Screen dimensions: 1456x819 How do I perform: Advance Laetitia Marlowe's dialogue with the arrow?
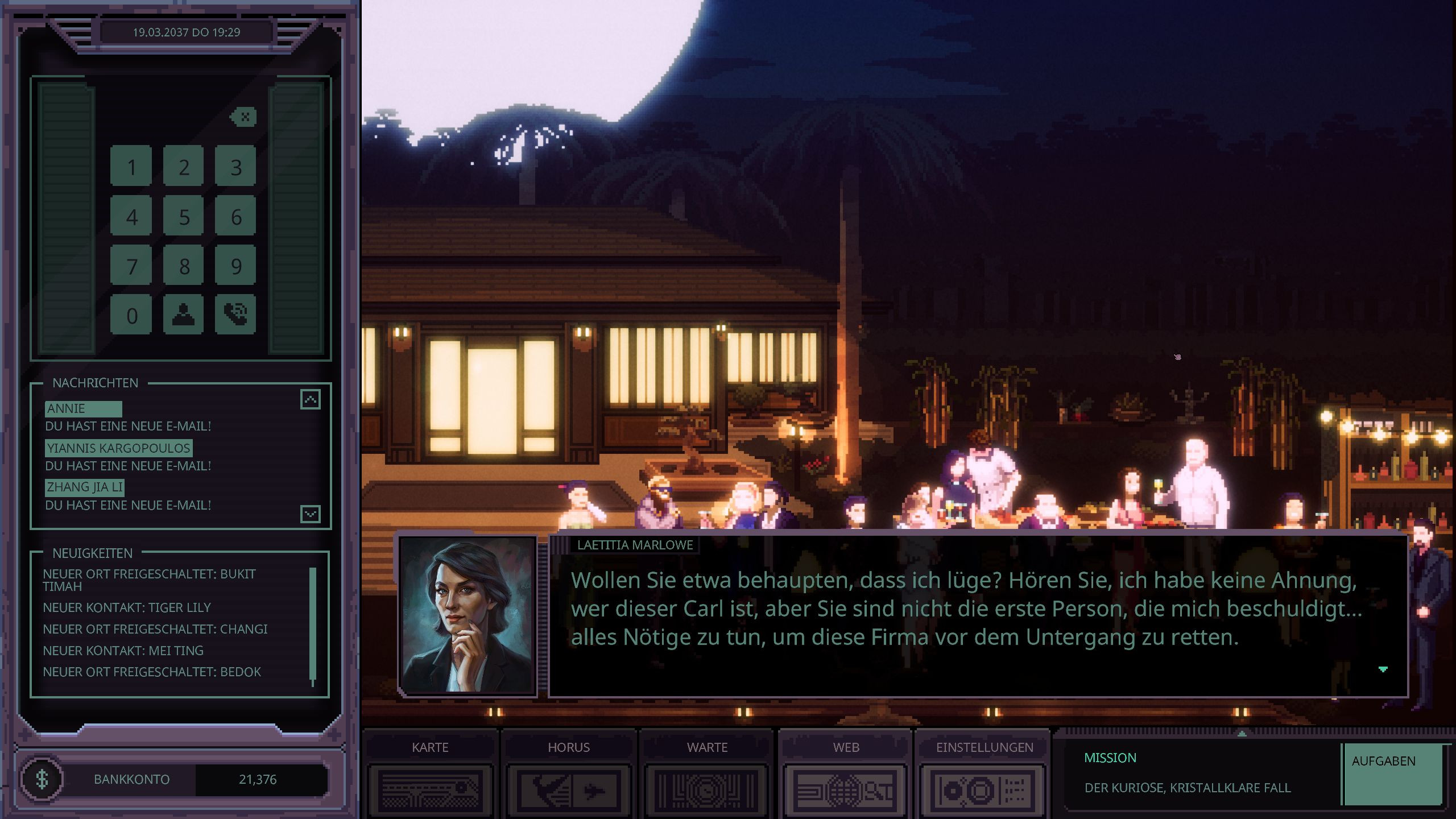[x=1383, y=669]
